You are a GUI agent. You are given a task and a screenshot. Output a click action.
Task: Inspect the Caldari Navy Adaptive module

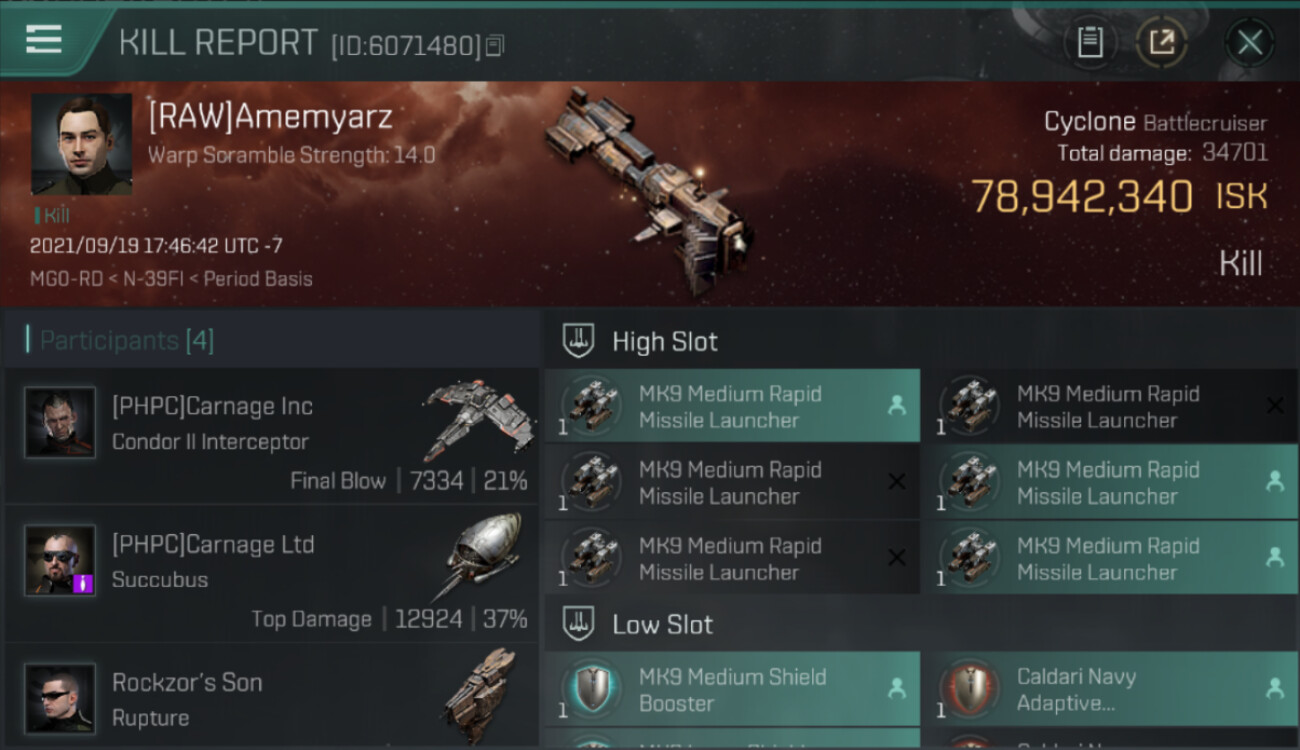pyautogui.click(x=1108, y=689)
